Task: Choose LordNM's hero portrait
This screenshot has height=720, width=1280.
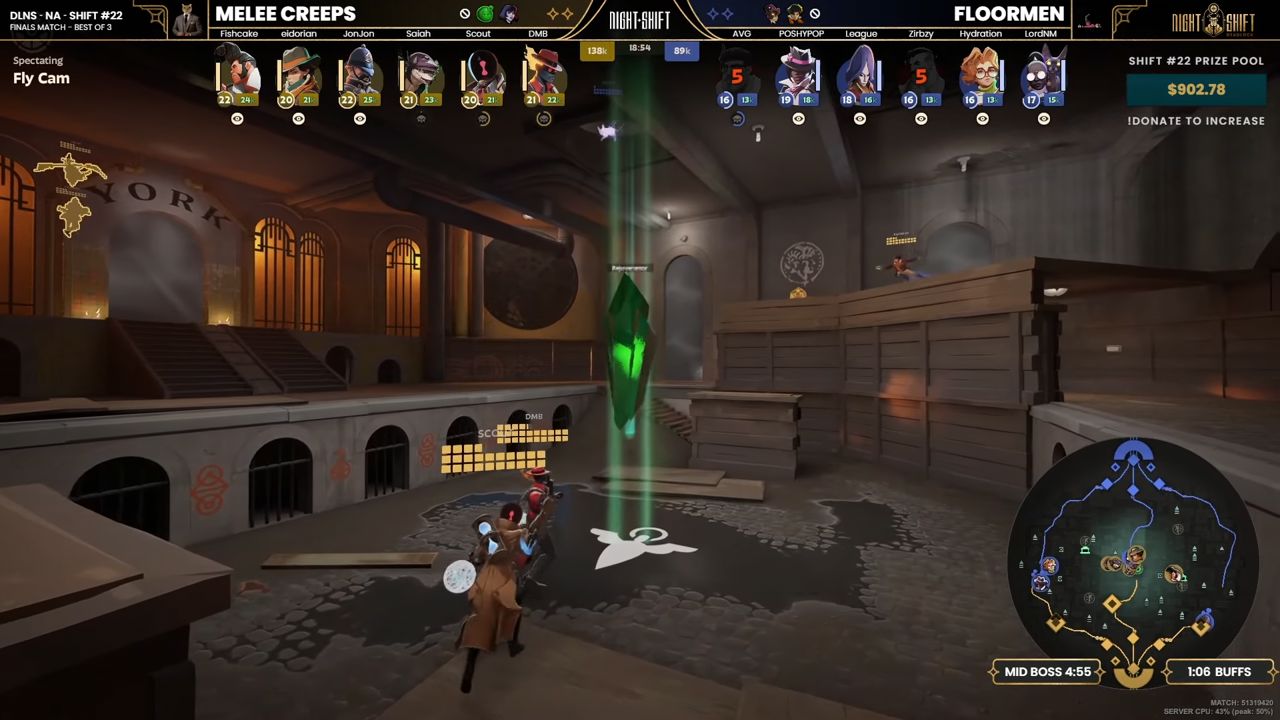Action: pyautogui.click(x=1042, y=72)
